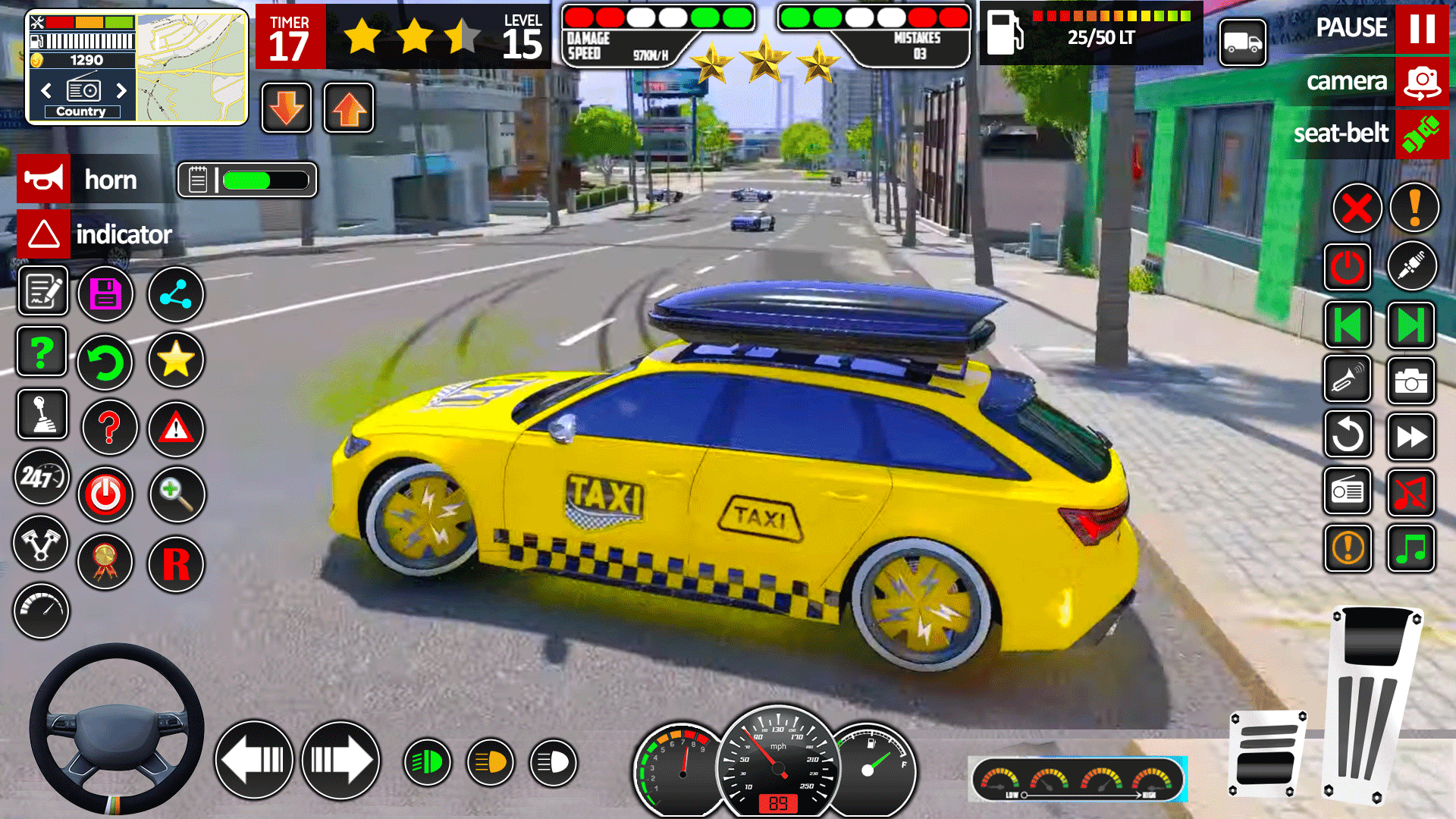Click the red X close button

[1357, 209]
